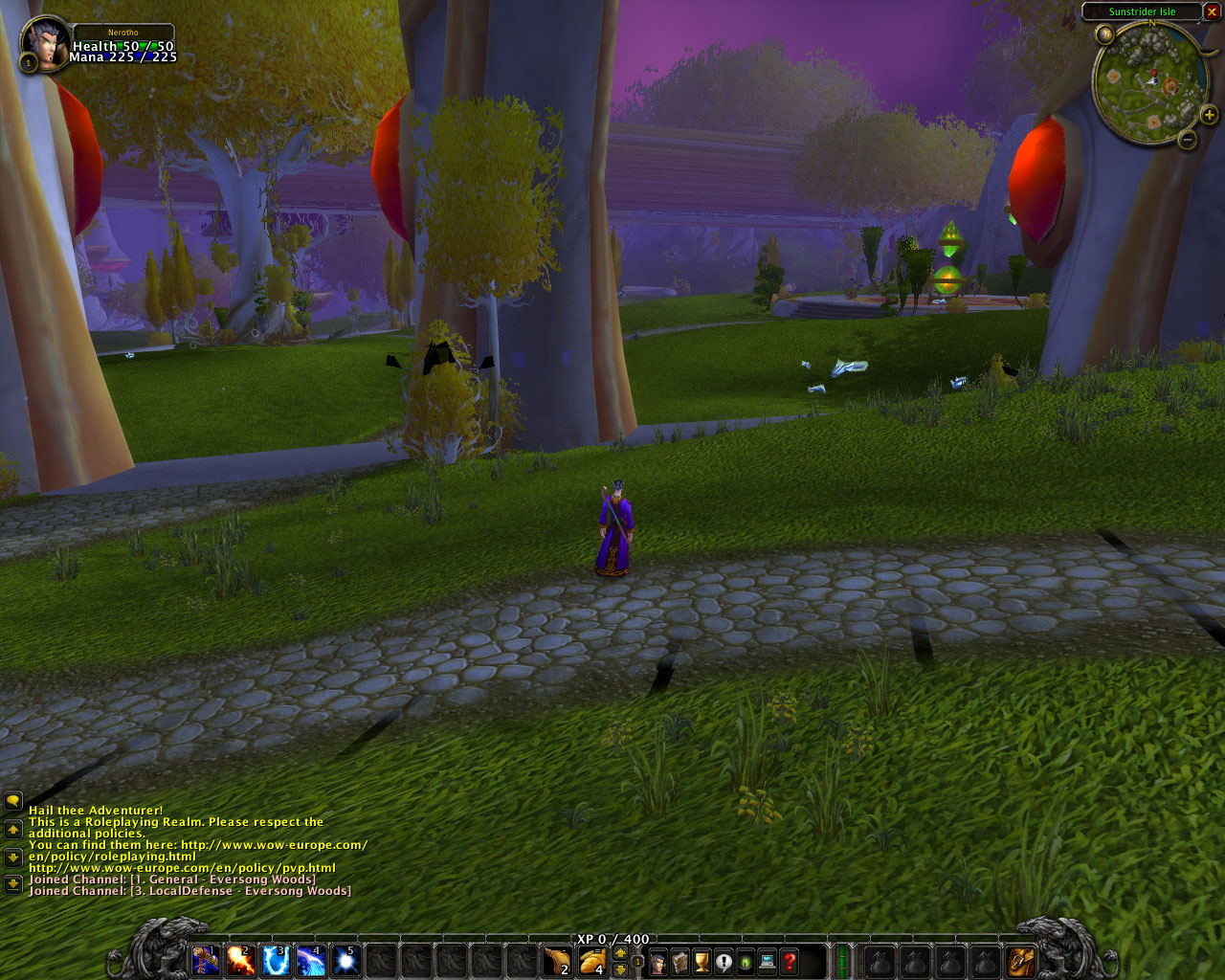Open the social speech bubble button
1225x980 pixels.
coord(724,961)
